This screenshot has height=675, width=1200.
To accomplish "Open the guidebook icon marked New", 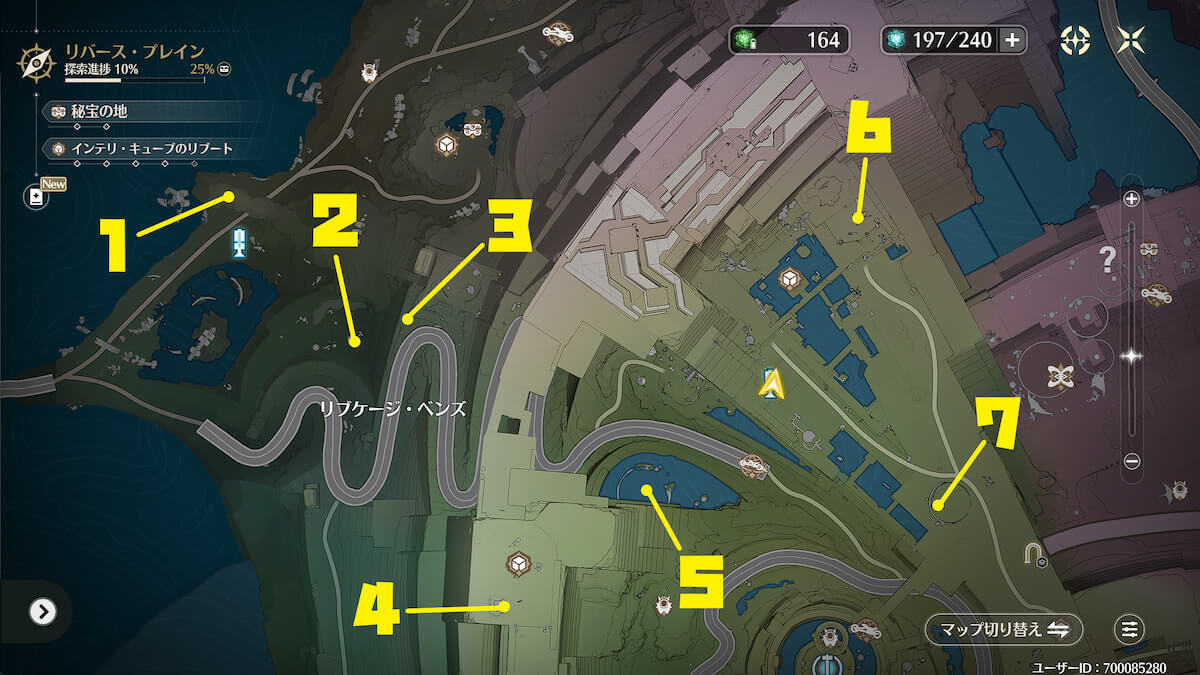I will pyautogui.click(x=37, y=196).
